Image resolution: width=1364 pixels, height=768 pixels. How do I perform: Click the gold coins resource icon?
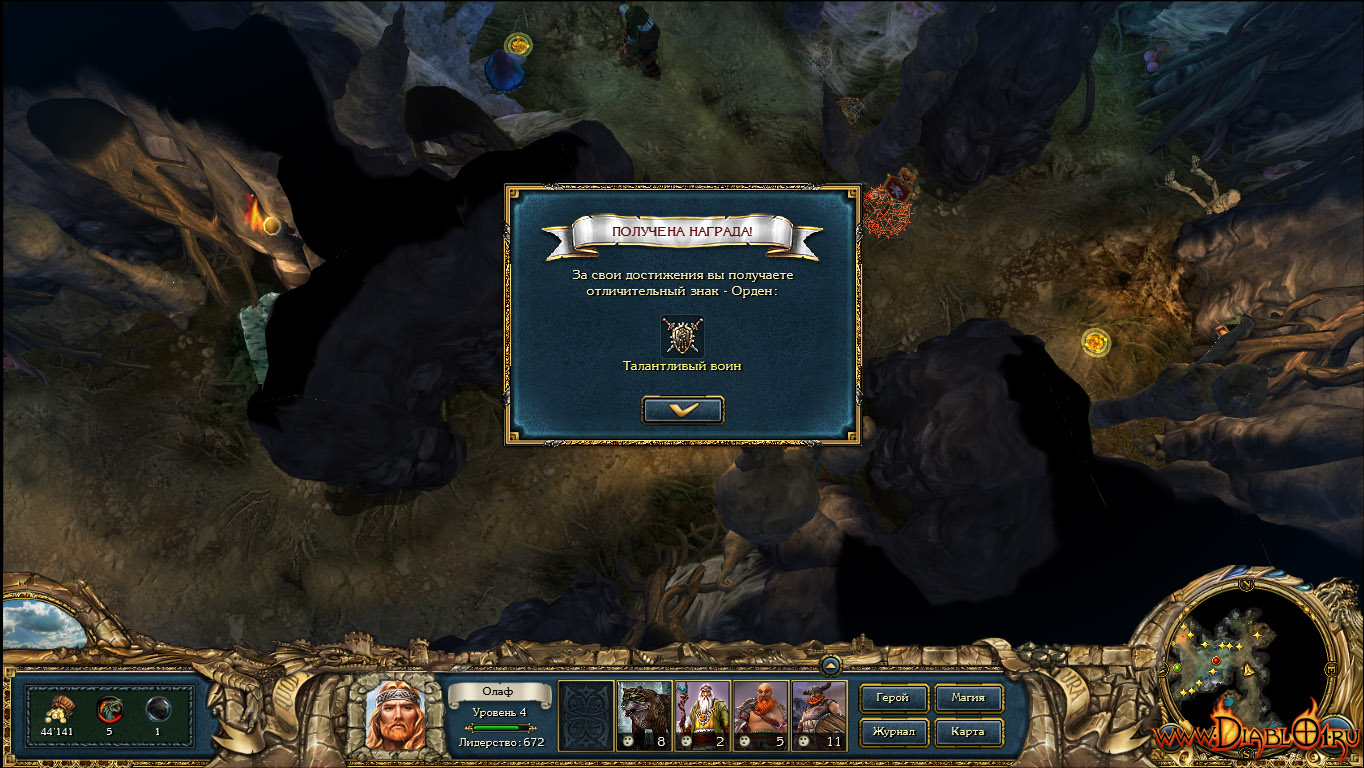(57, 709)
